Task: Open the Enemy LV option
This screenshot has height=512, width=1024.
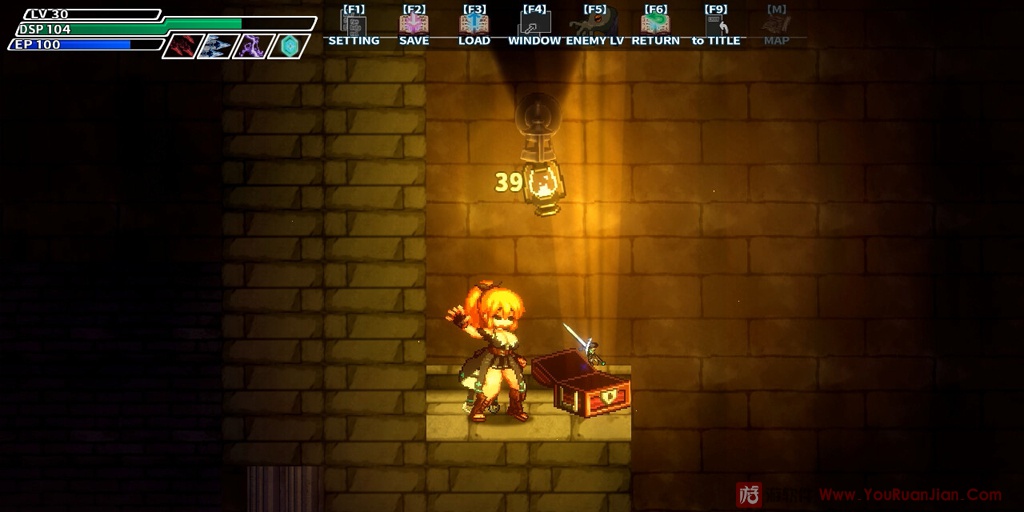Action: coord(594,25)
